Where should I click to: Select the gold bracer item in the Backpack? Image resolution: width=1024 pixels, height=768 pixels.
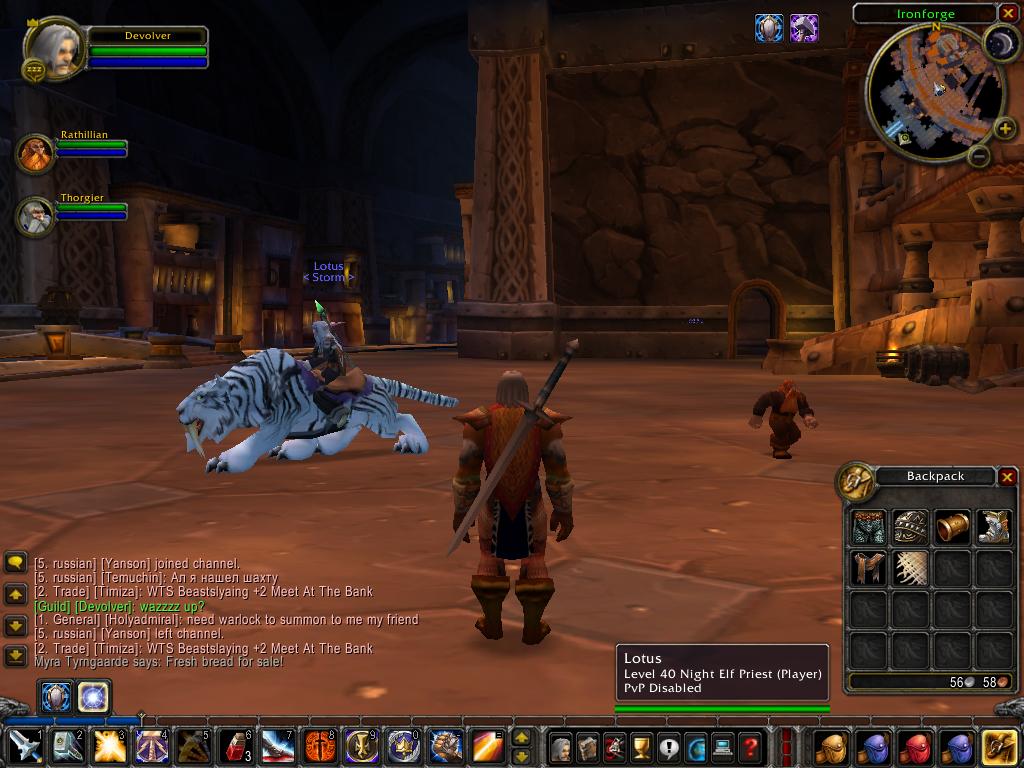[x=952, y=527]
